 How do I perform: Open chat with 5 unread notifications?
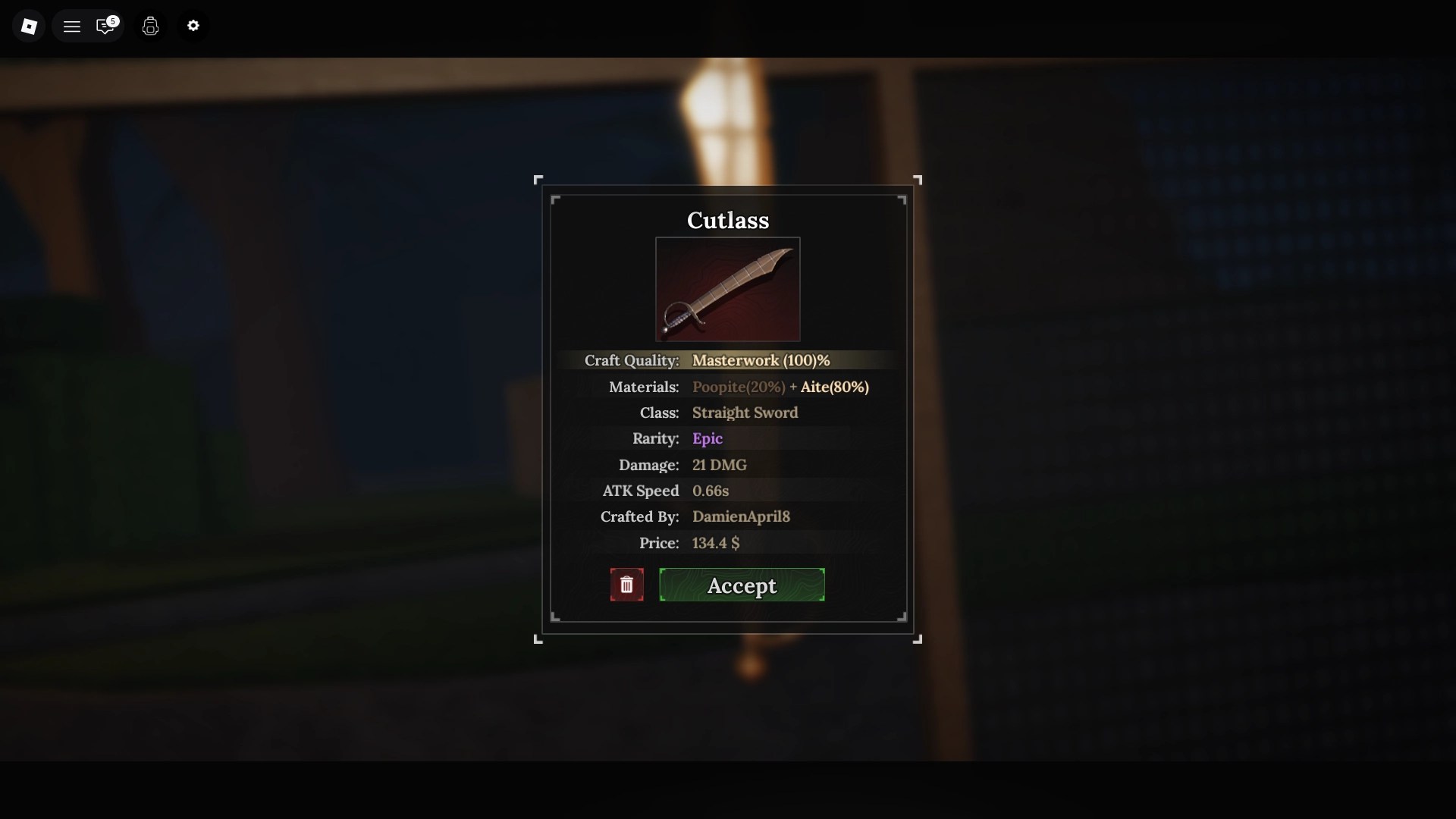point(105,25)
